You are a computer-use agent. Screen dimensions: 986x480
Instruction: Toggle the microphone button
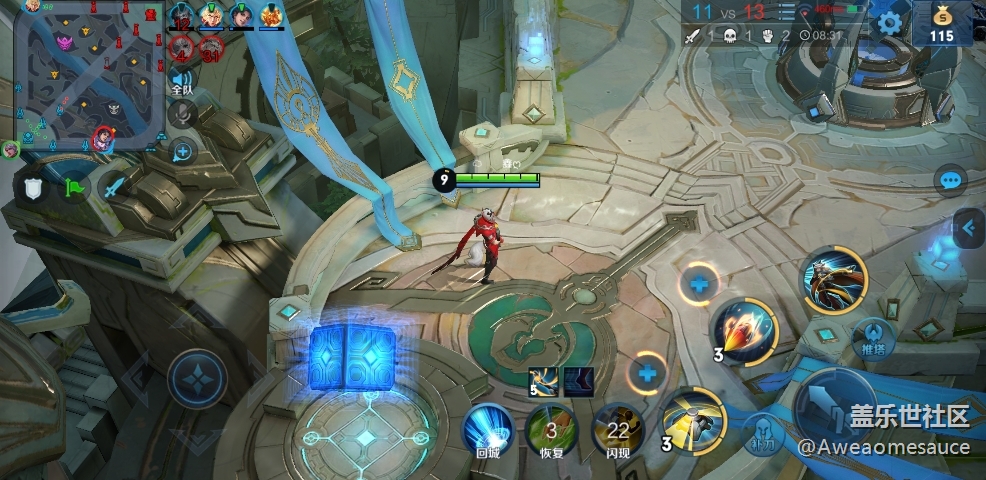[x=181, y=116]
